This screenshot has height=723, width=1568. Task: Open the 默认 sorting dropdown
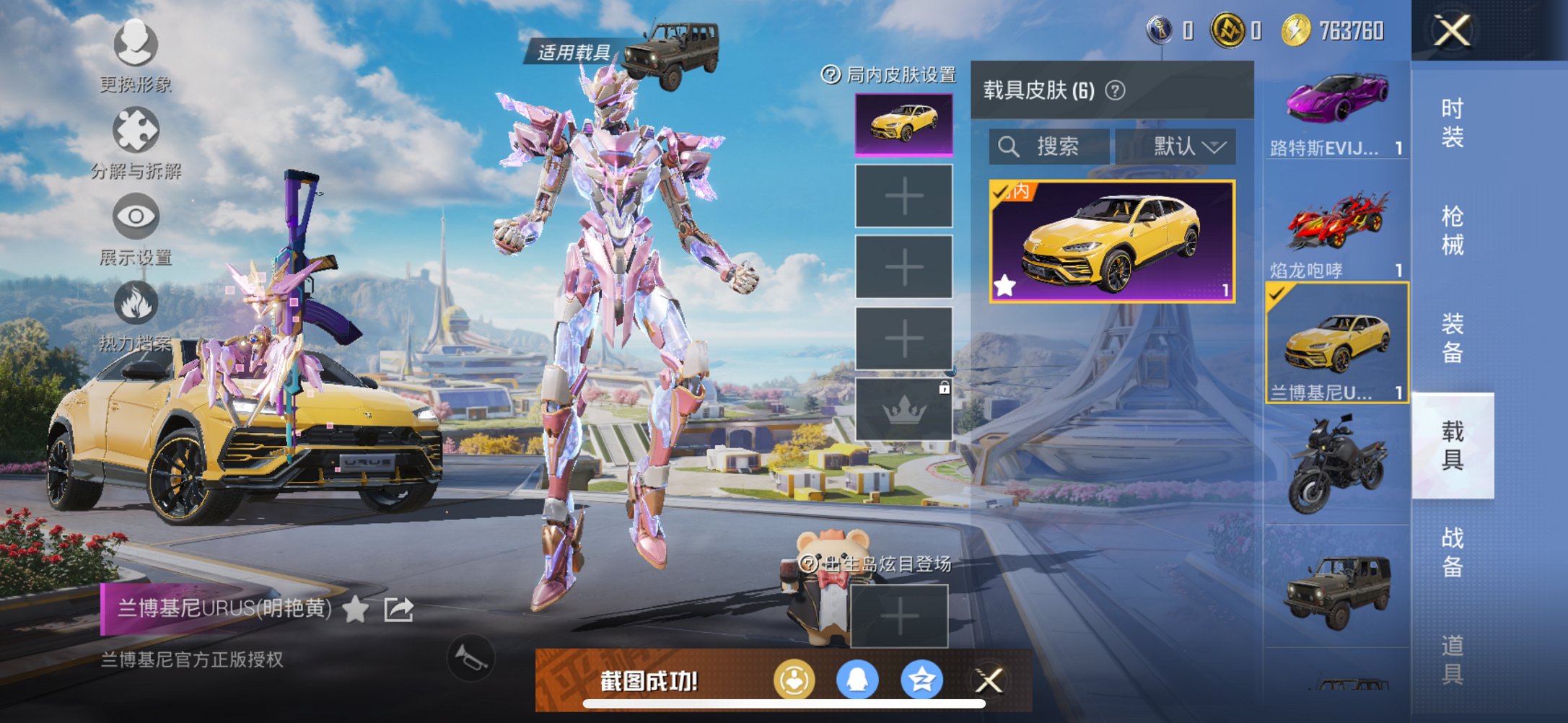coord(1183,146)
